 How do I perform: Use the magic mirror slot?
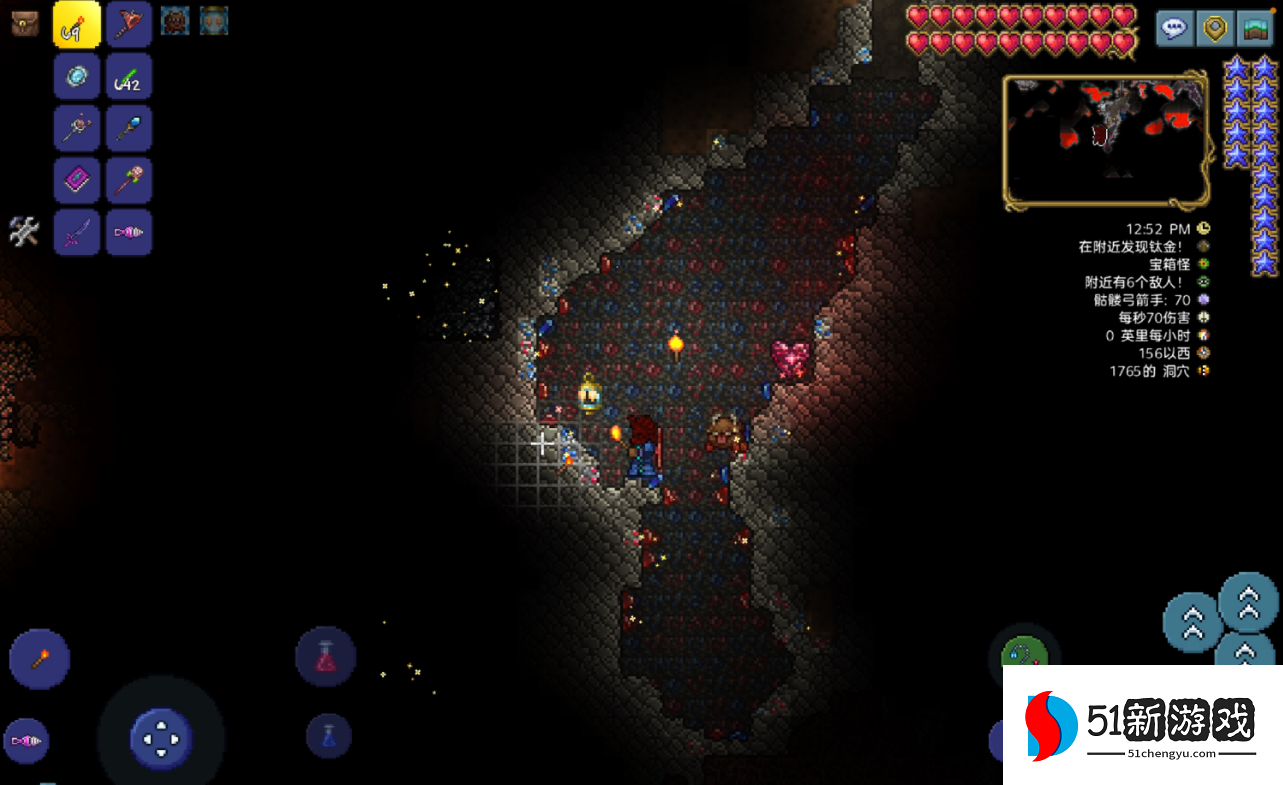(77, 77)
